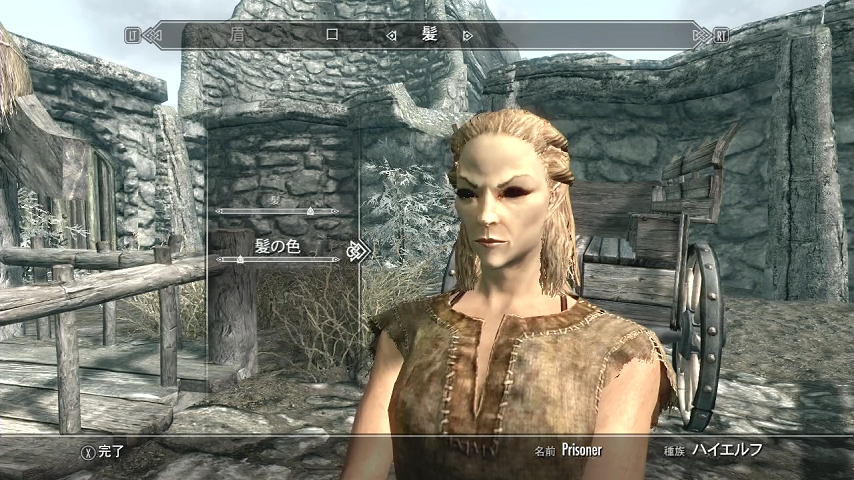Image resolution: width=854 pixels, height=480 pixels.
Task: Click the left arrow beside 髪 category
Action: [x=392, y=35]
